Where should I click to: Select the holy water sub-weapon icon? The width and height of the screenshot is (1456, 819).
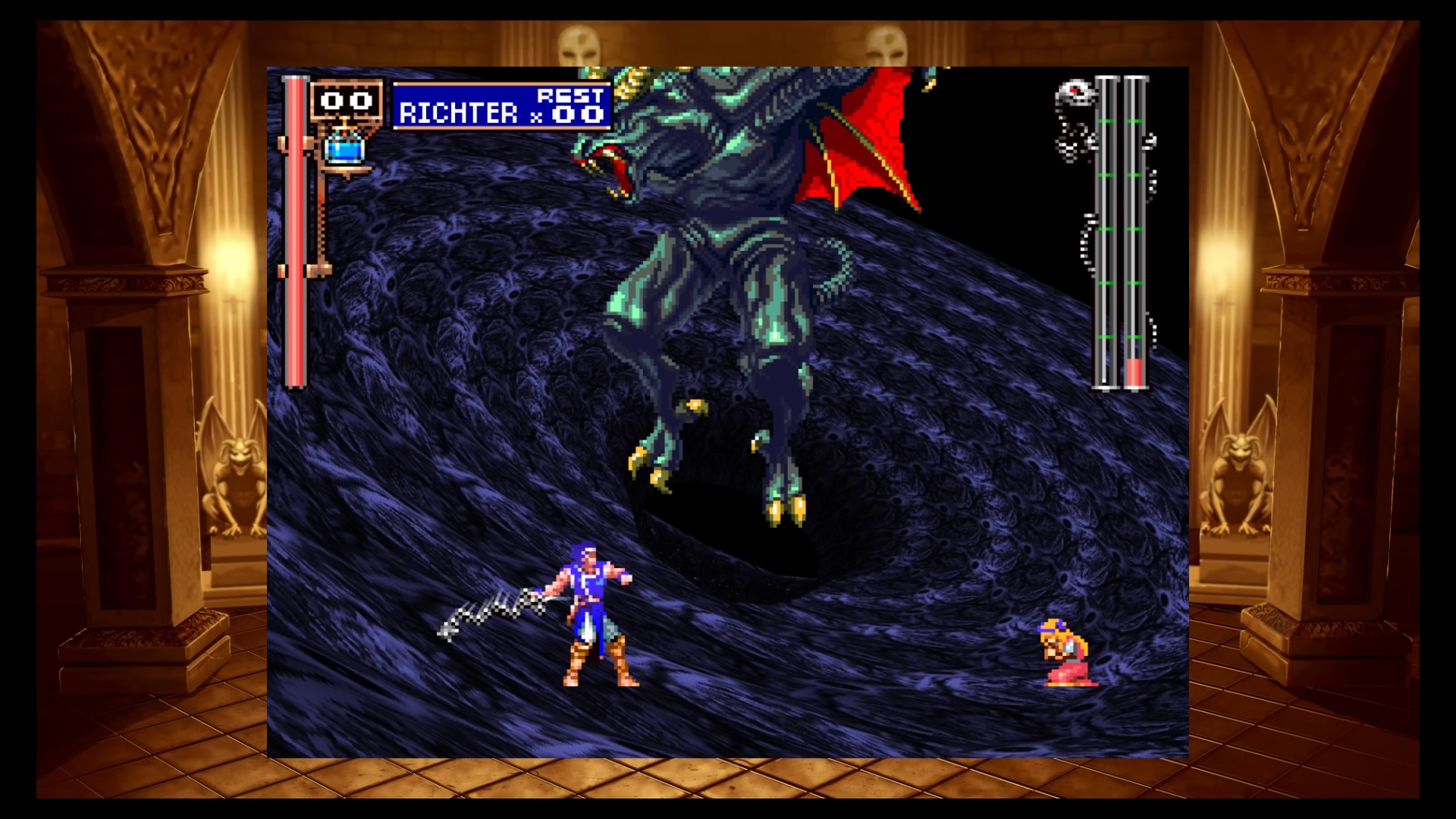pyautogui.click(x=345, y=152)
